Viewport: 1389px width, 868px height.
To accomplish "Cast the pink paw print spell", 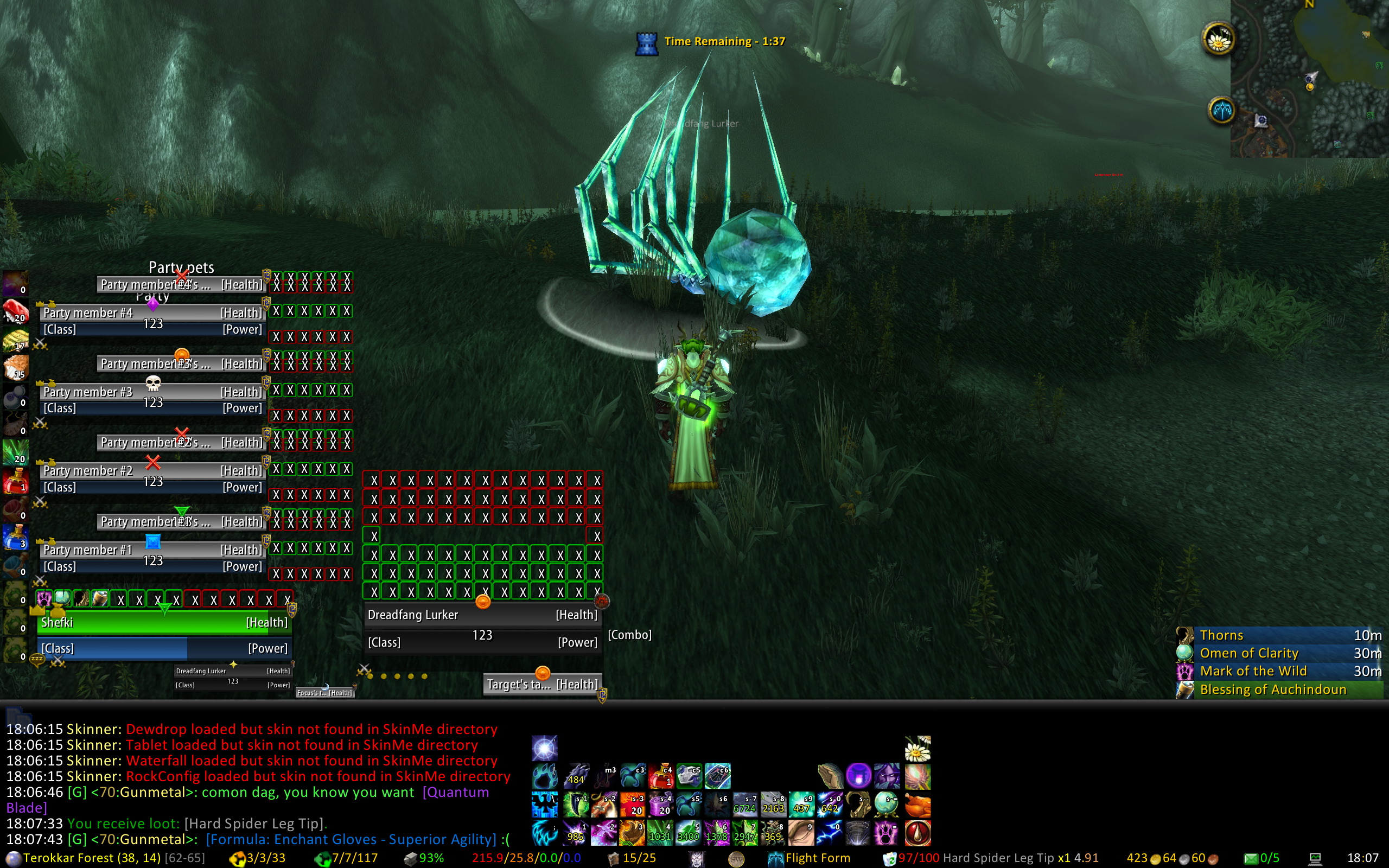I will point(886,833).
